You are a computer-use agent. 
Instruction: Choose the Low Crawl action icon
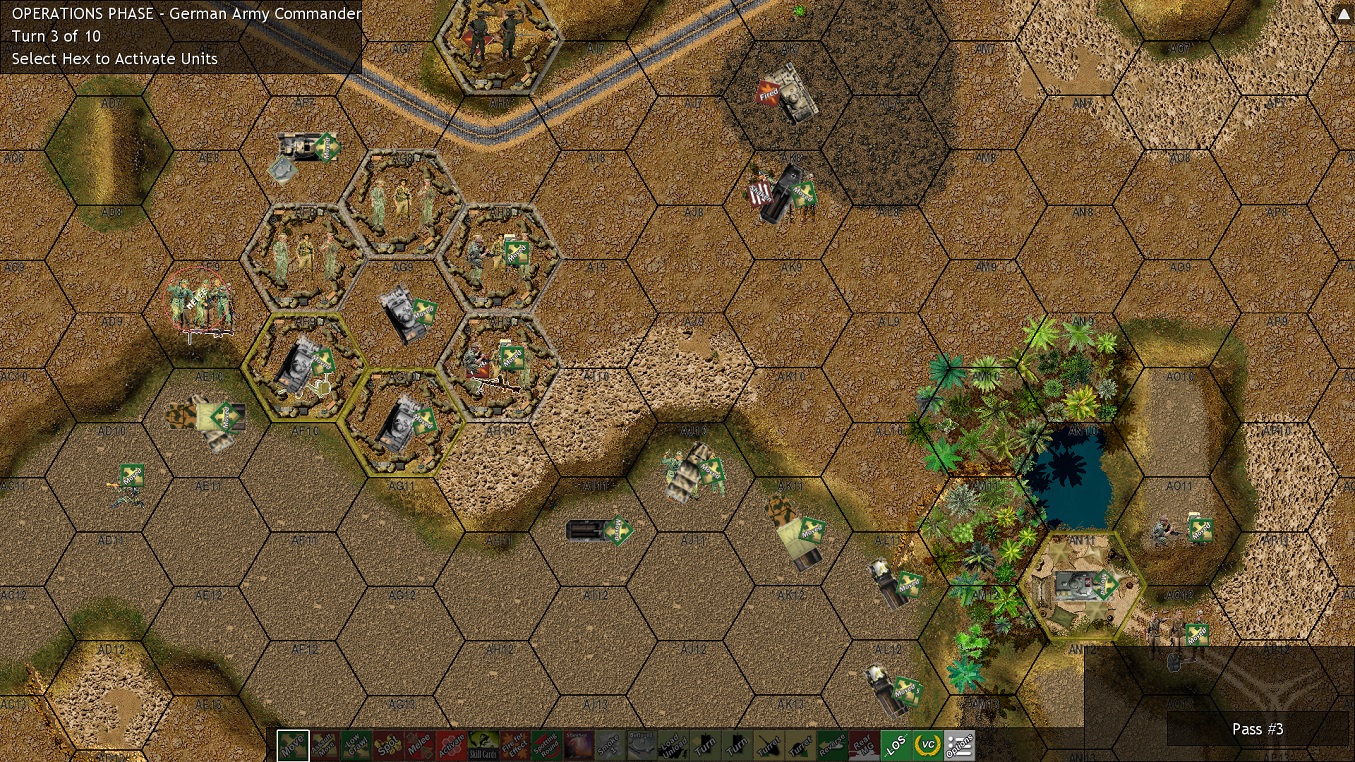[x=356, y=744]
